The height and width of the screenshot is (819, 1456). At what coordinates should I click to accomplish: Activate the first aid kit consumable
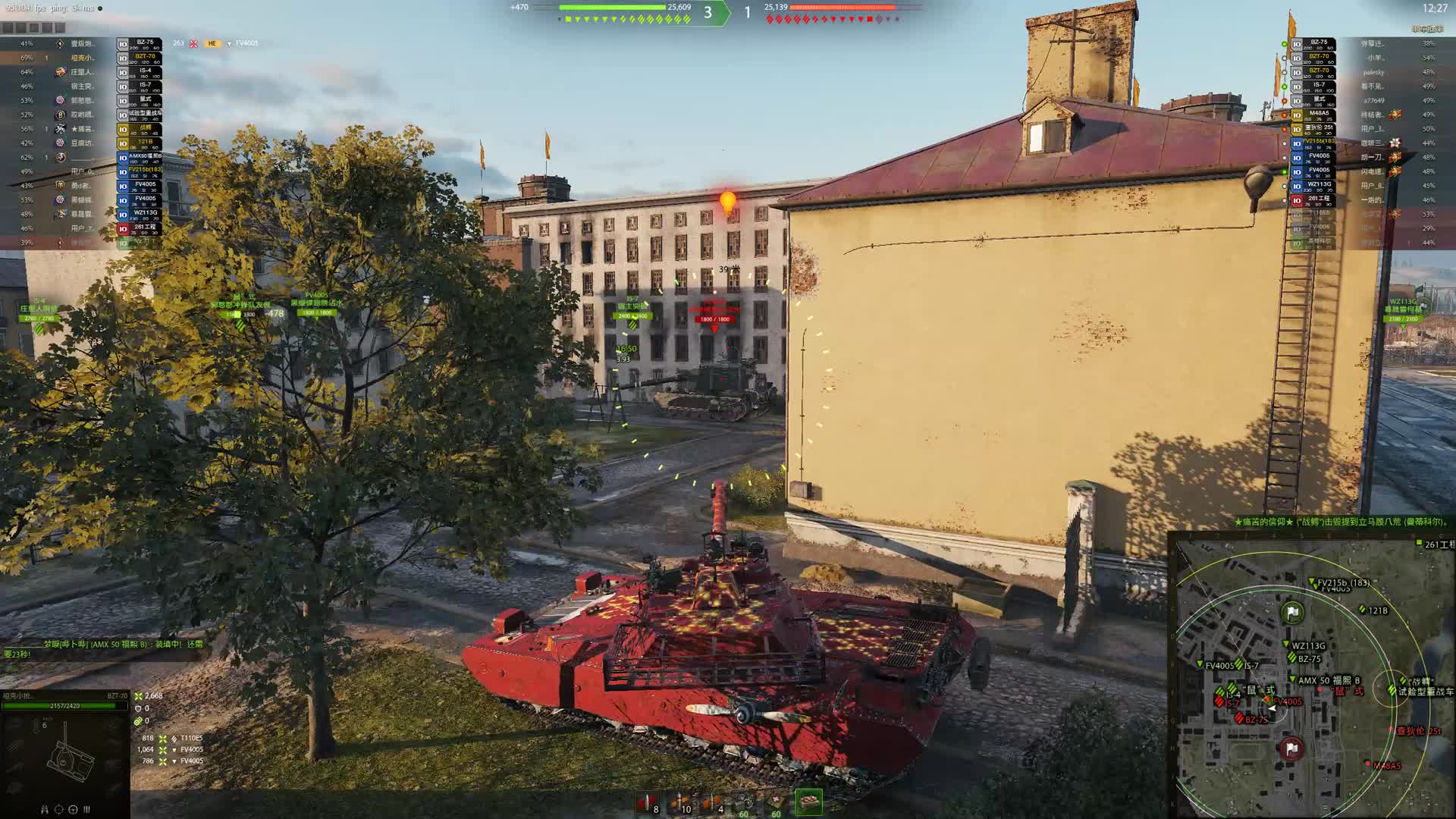tap(777, 803)
